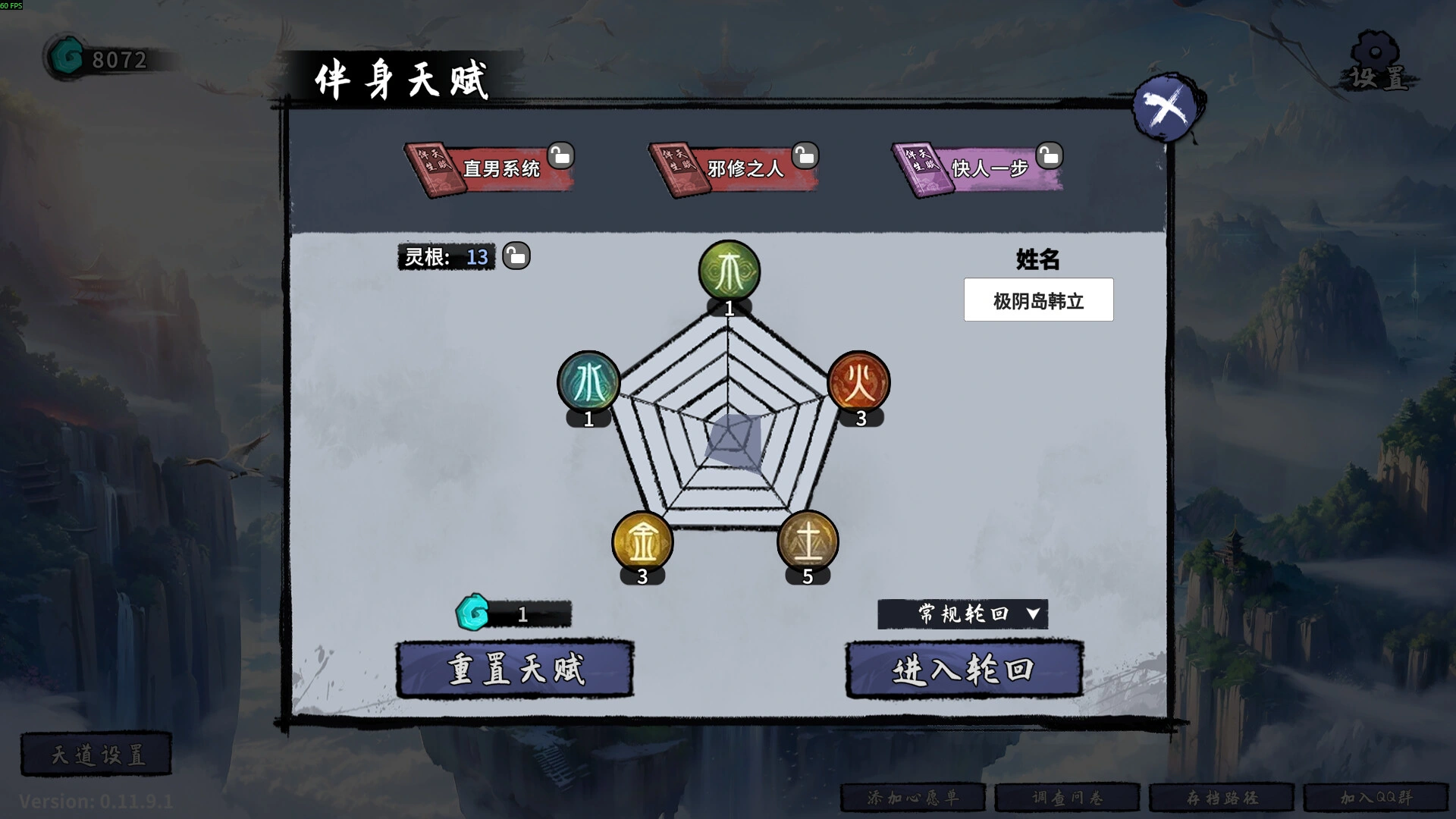1456x819 pixels.
Task: Click the currency gem icon showing 8072
Action: tap(67, 54)
